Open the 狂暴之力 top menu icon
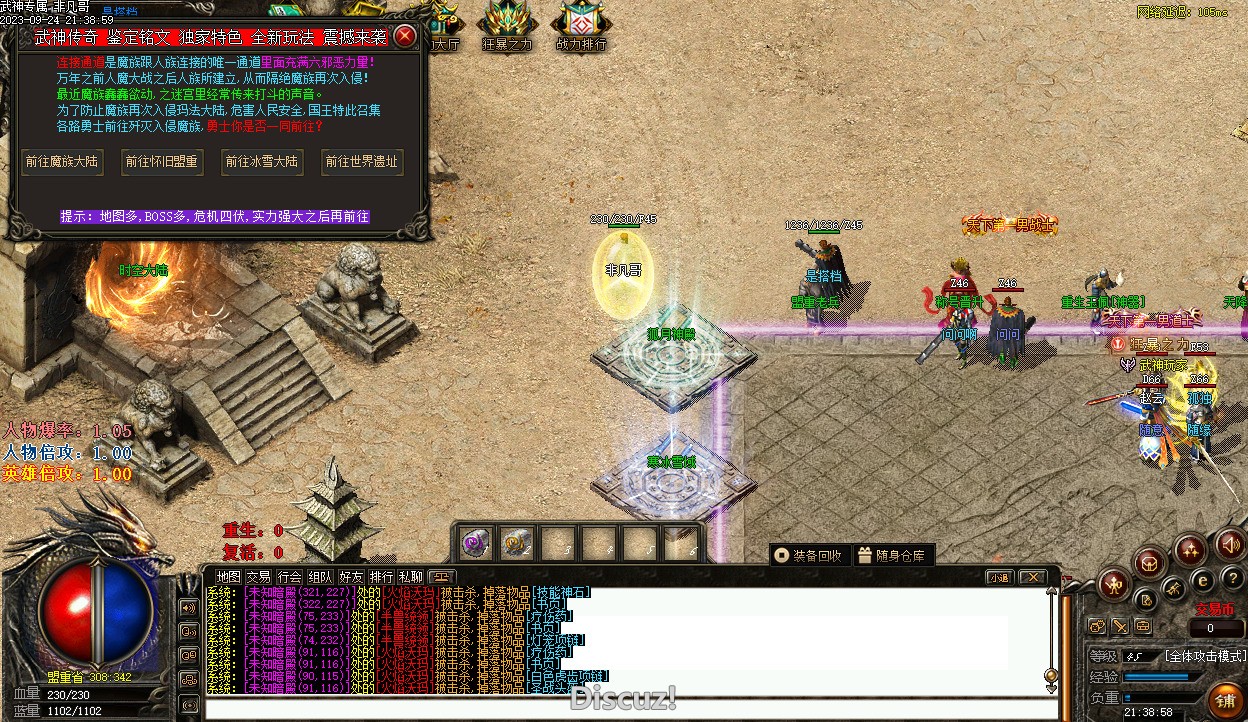 click(x=507, y=26)
